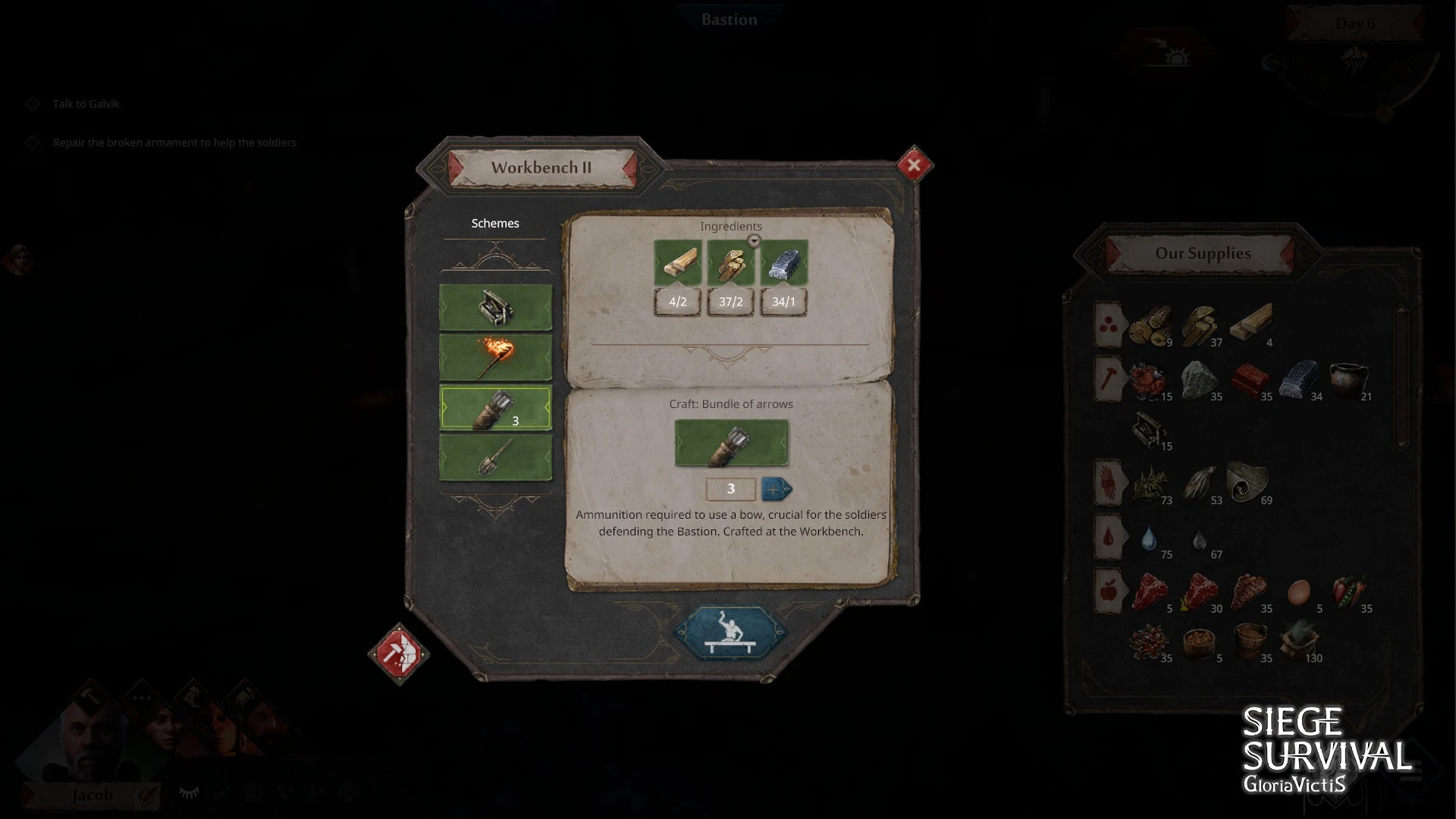1456x819 pixels.
Task: Click the metal ingot ingredient slot
Action: 783,263
